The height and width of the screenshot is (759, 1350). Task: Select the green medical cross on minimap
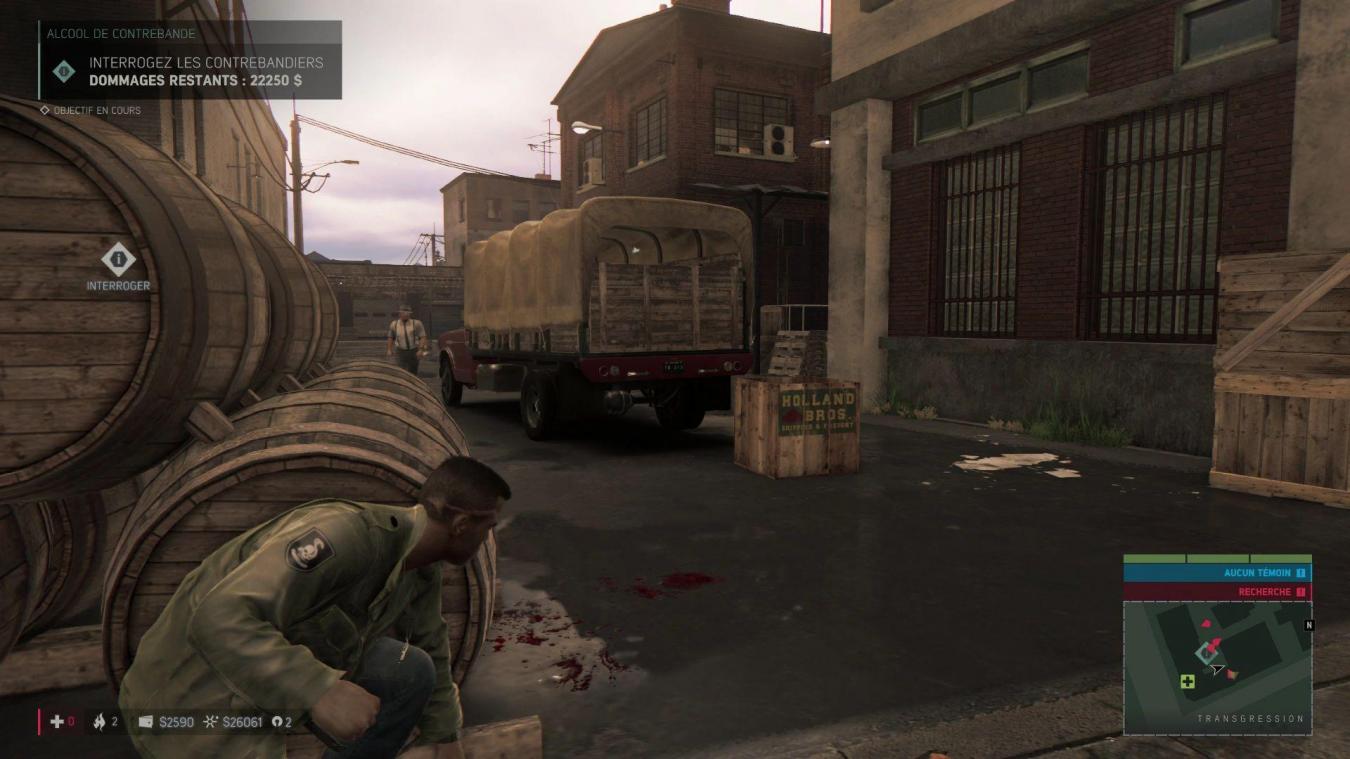(x=1187, y=682)
